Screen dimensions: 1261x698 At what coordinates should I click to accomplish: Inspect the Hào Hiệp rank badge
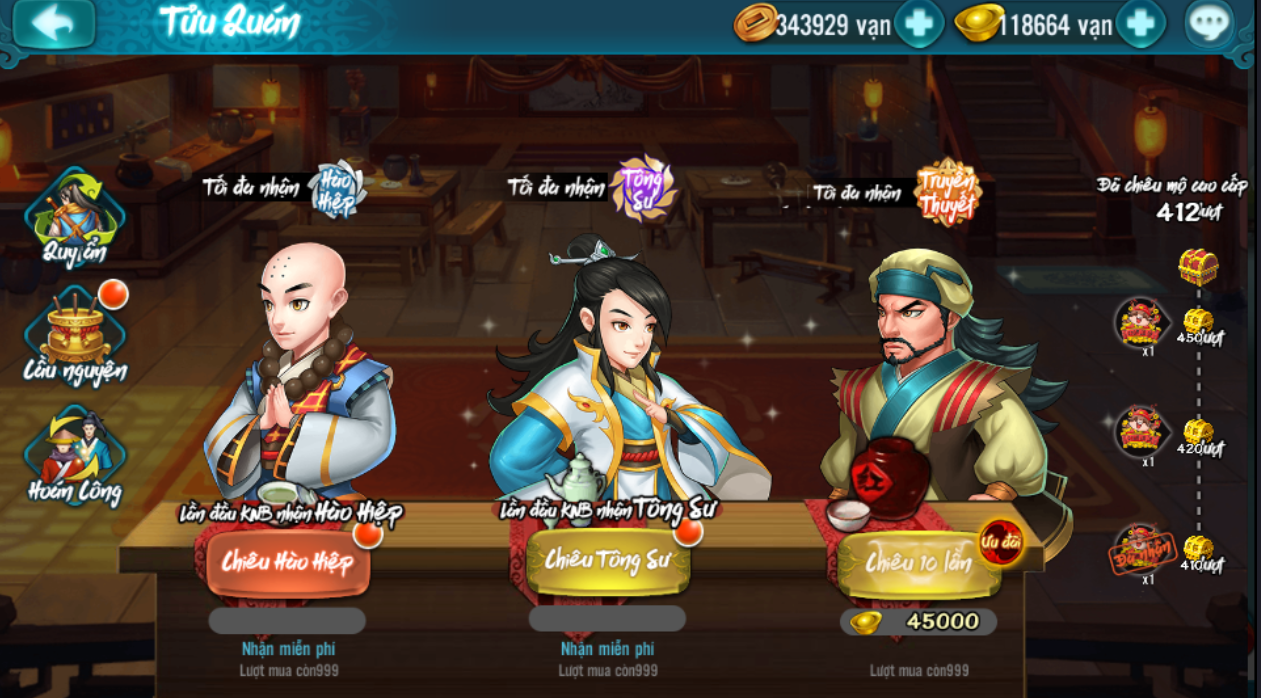coord(336,187)
